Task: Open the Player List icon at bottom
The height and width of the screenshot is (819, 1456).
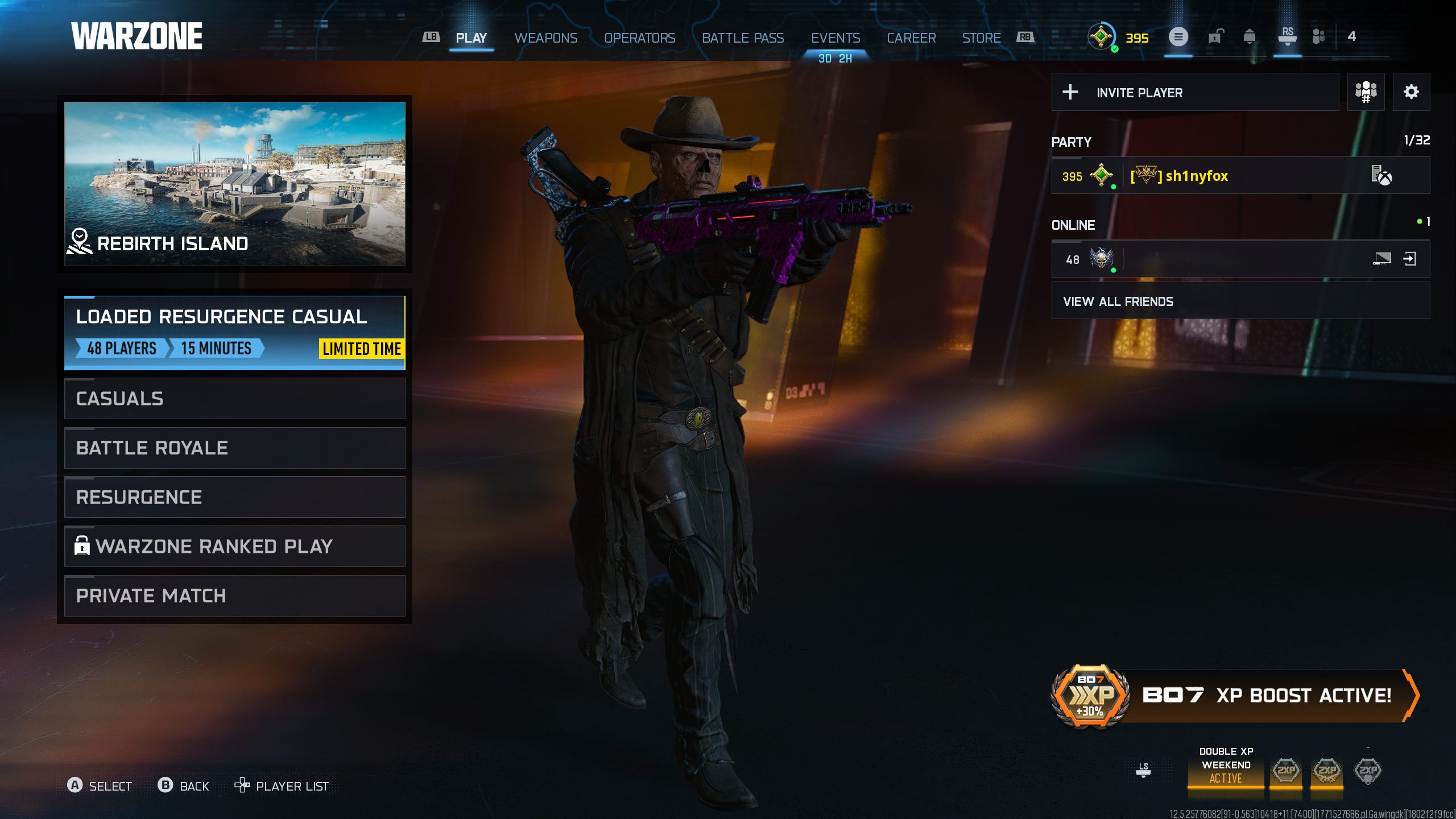Action: pos(242,785)
